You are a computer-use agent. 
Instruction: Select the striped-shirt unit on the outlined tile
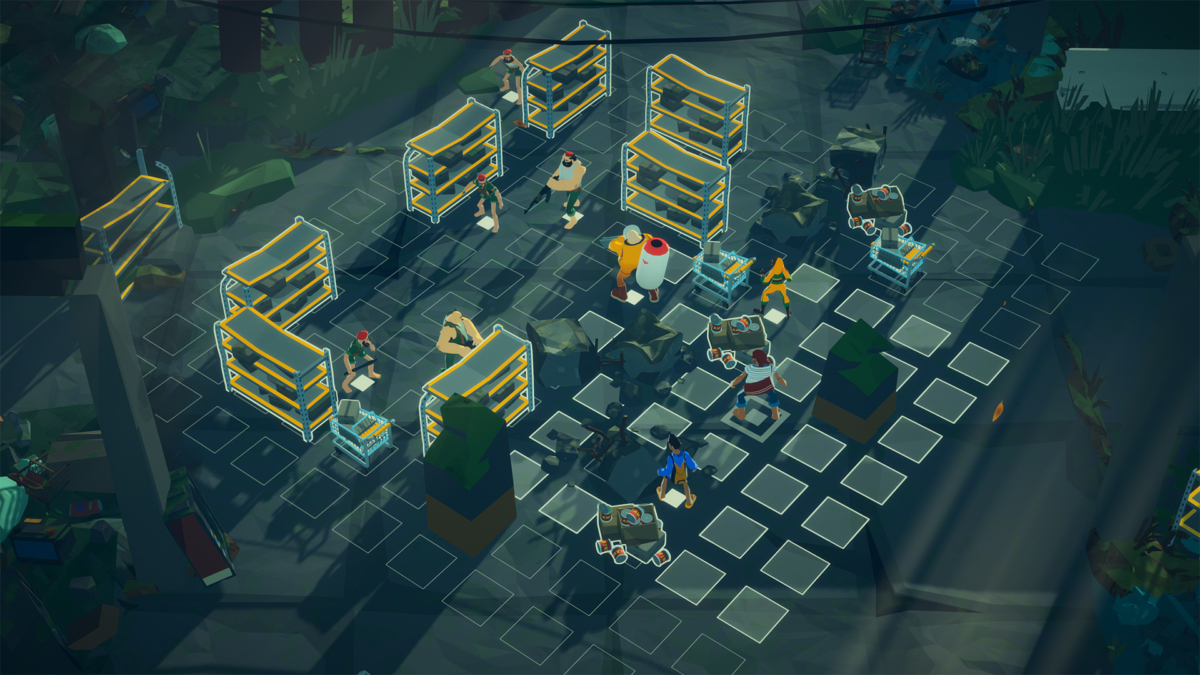(x=758, y=382)
